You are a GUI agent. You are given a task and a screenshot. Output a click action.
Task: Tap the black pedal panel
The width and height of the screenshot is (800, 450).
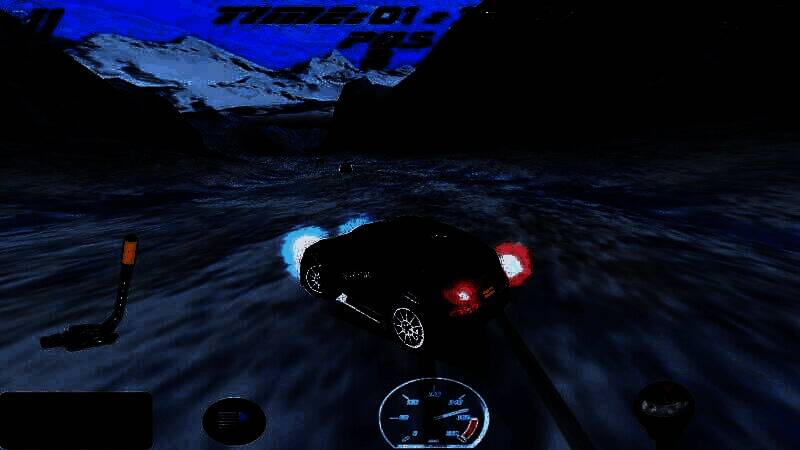coord(77,420)
